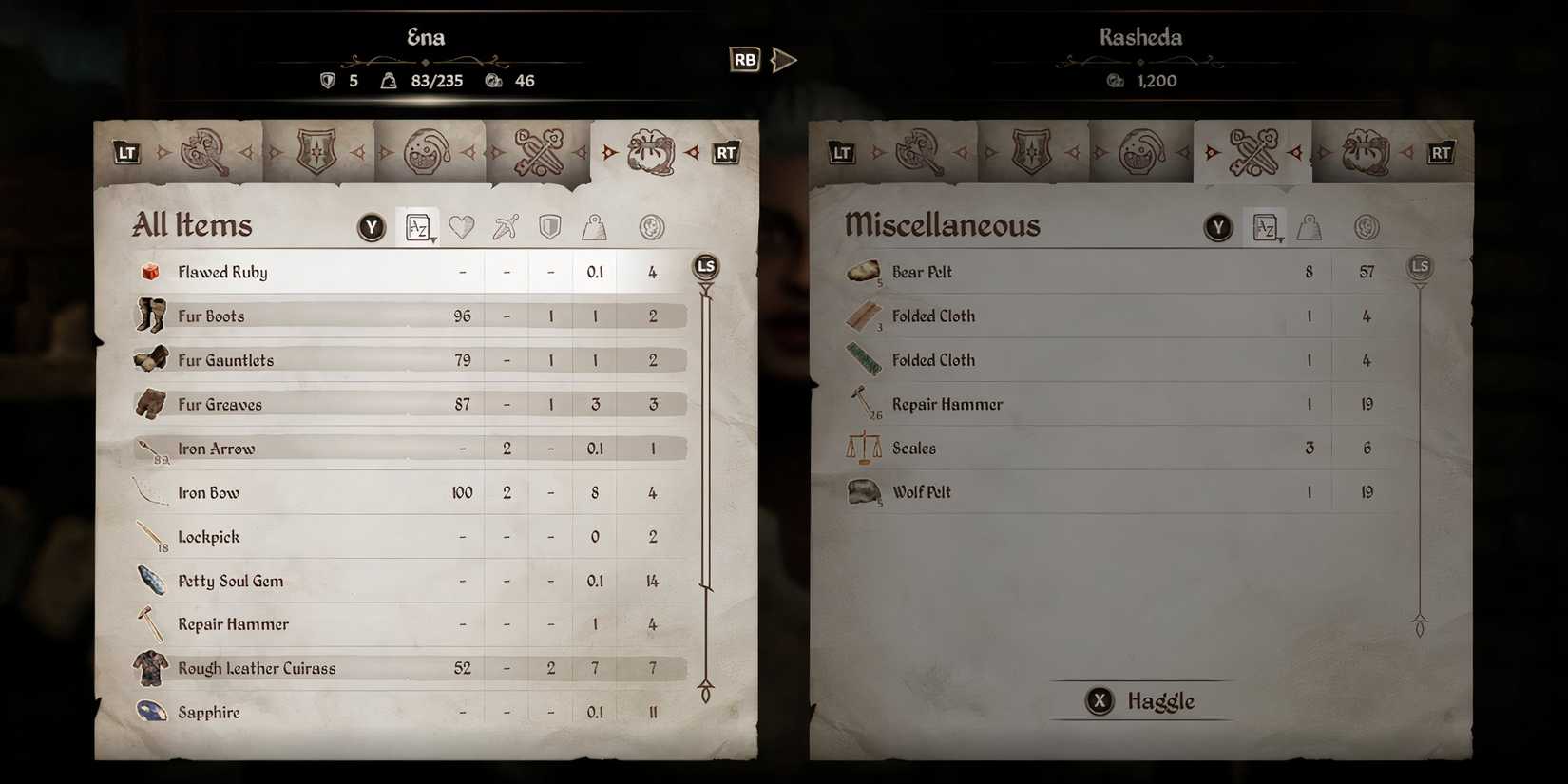This screenshot has height=784, width=1568.
Task: Toggle alphabetical sorting on Ena's inventory
Action: pos(419,226)
